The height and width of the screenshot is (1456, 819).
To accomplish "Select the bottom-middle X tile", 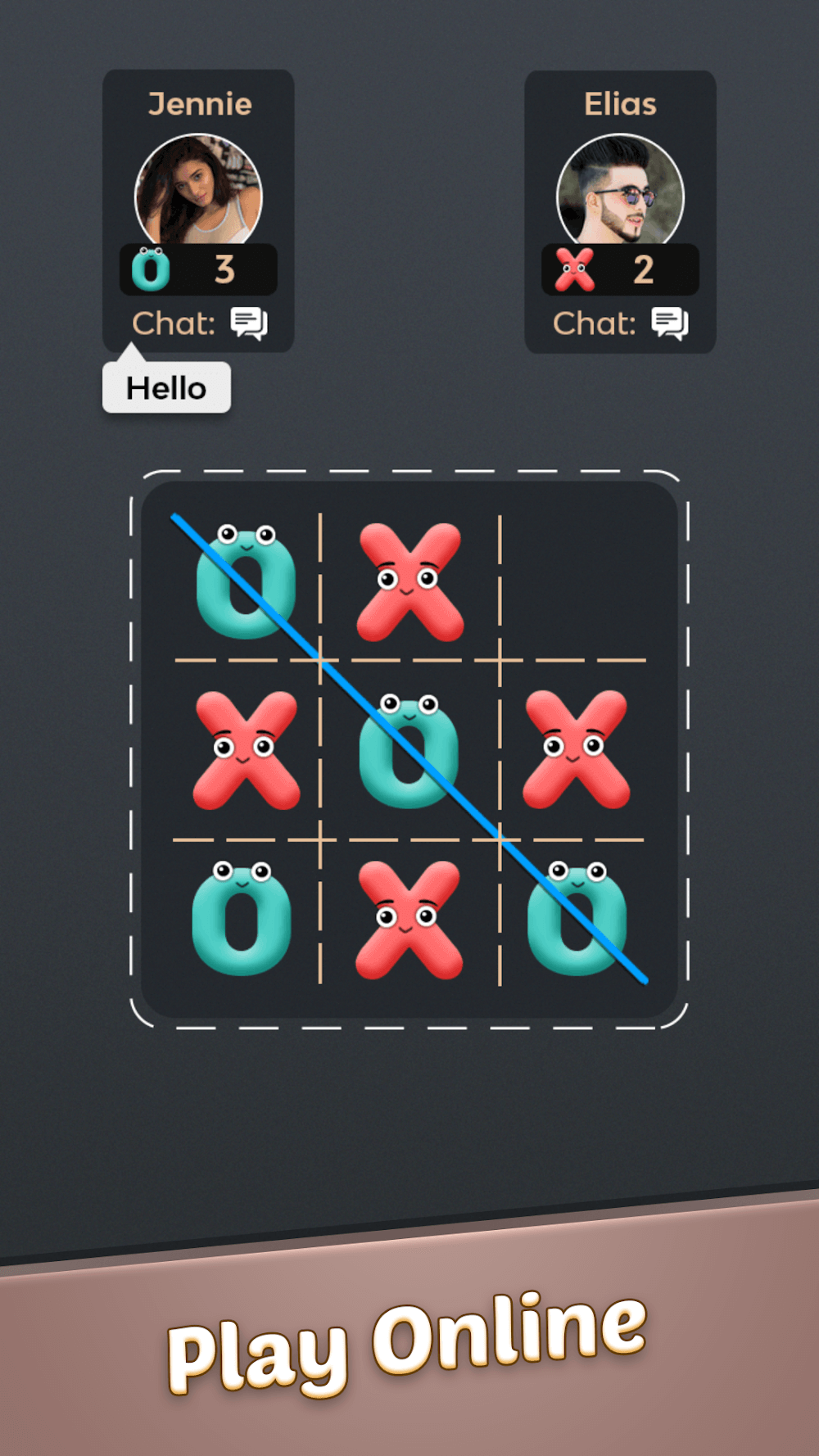I will pos(409,919).
